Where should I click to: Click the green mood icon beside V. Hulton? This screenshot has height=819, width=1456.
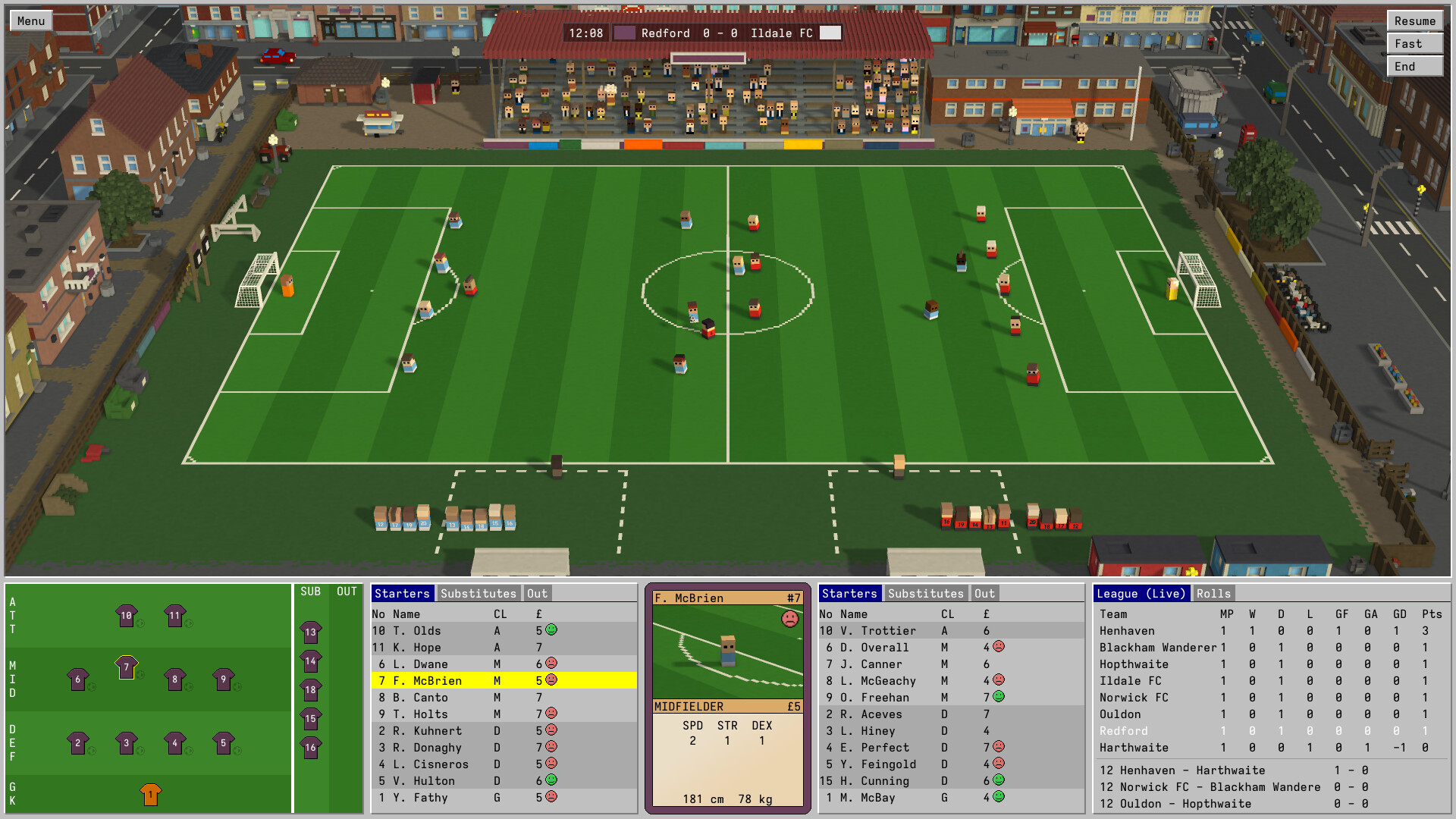pyautogui.click(x=551, y=780)
